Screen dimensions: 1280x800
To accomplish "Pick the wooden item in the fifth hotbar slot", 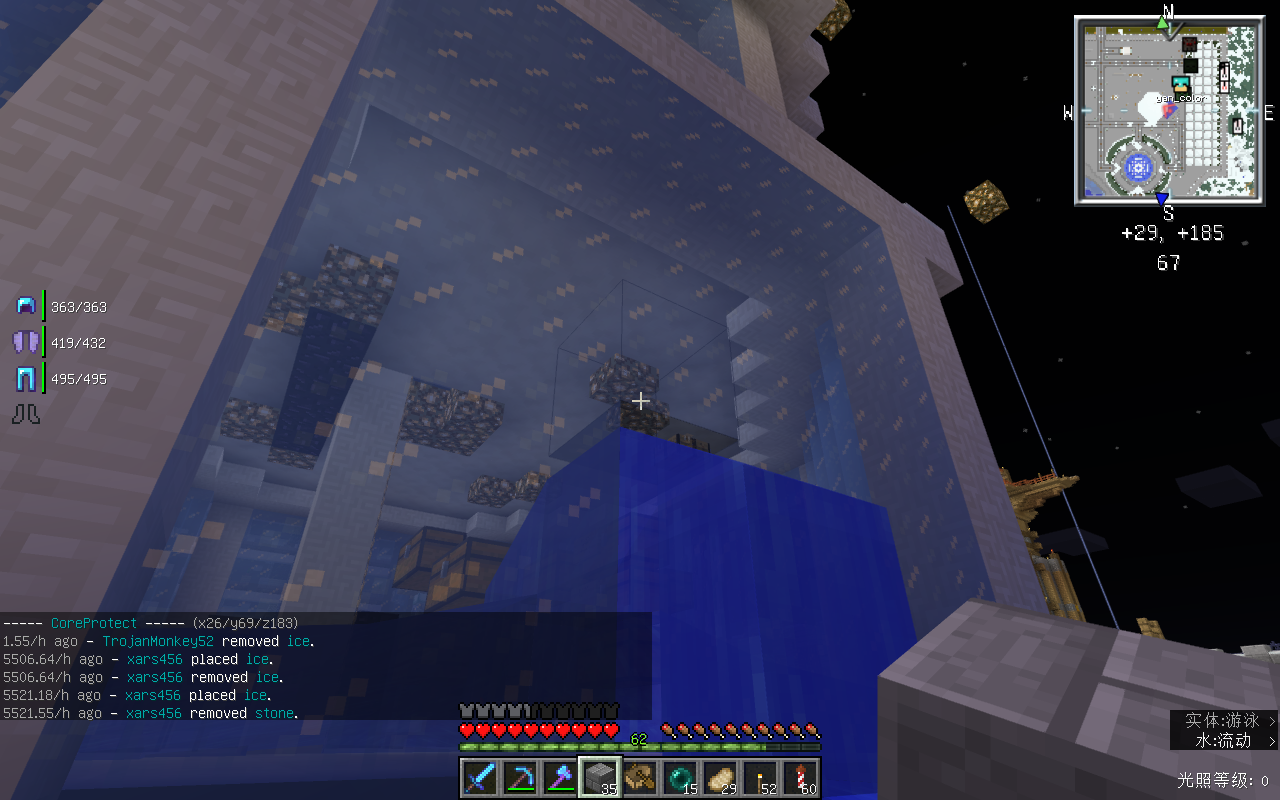I will 640,778.
